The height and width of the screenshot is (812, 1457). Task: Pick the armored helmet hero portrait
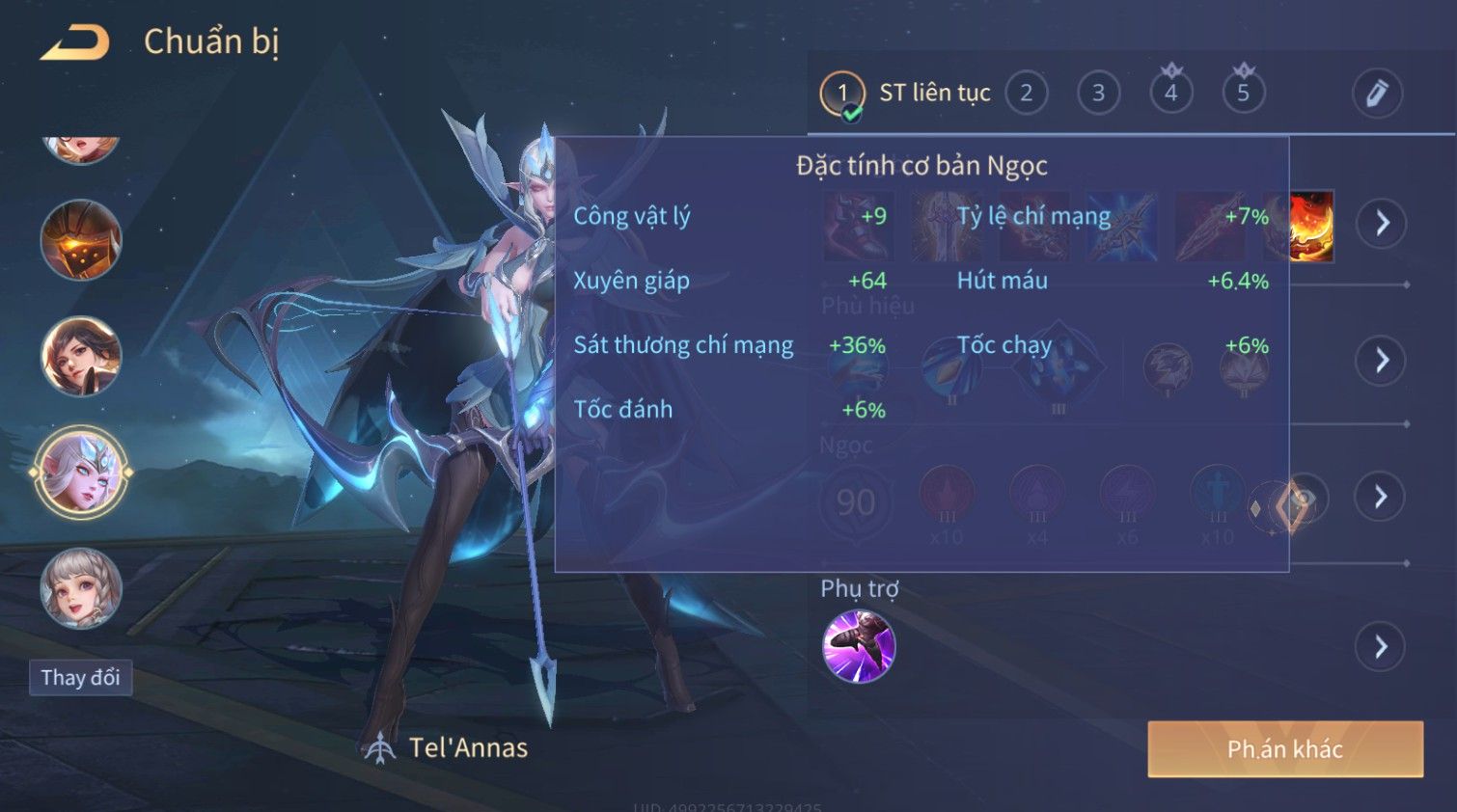coord(81,239)
